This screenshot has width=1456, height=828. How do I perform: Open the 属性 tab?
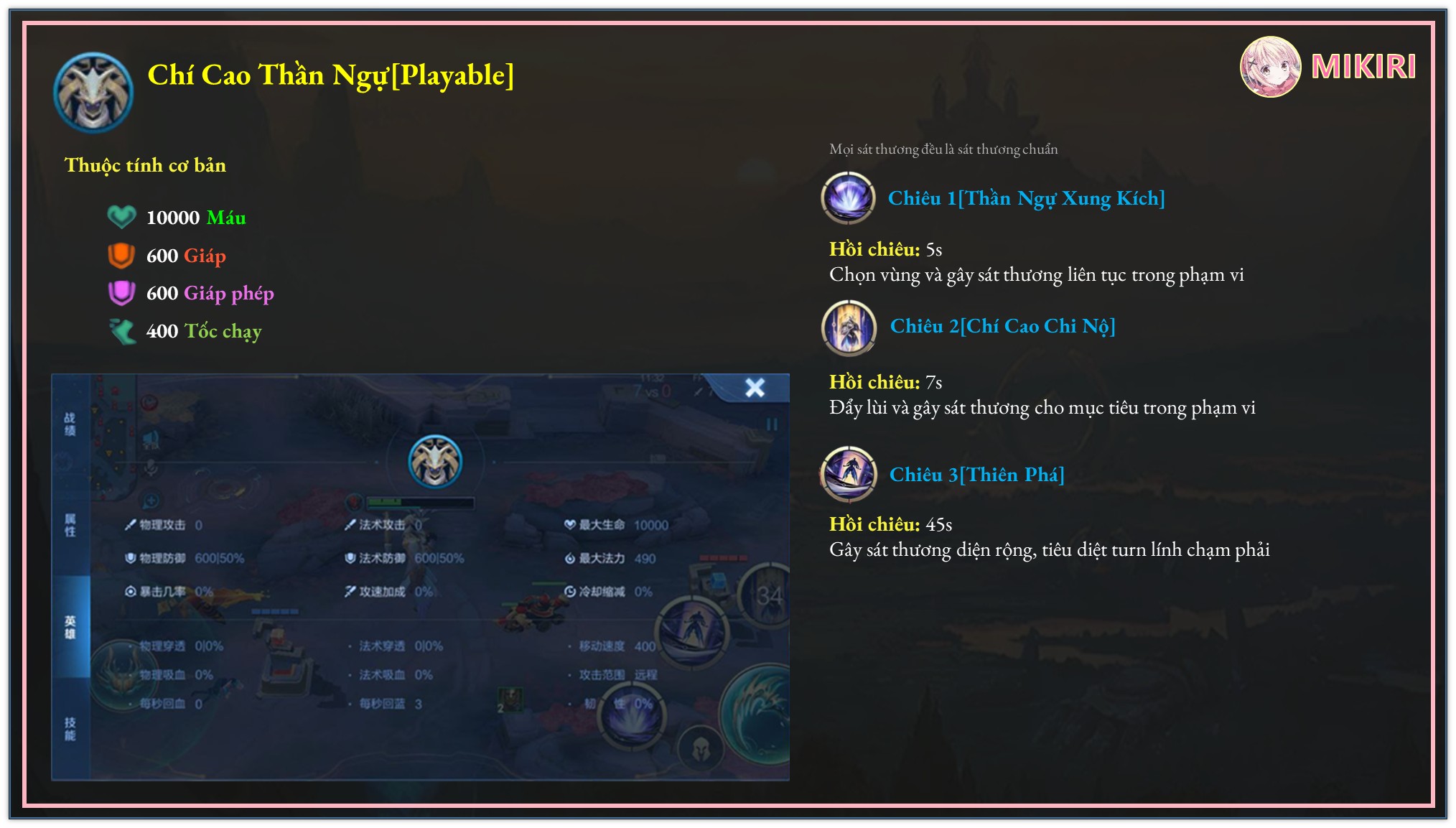pos(70,525)
